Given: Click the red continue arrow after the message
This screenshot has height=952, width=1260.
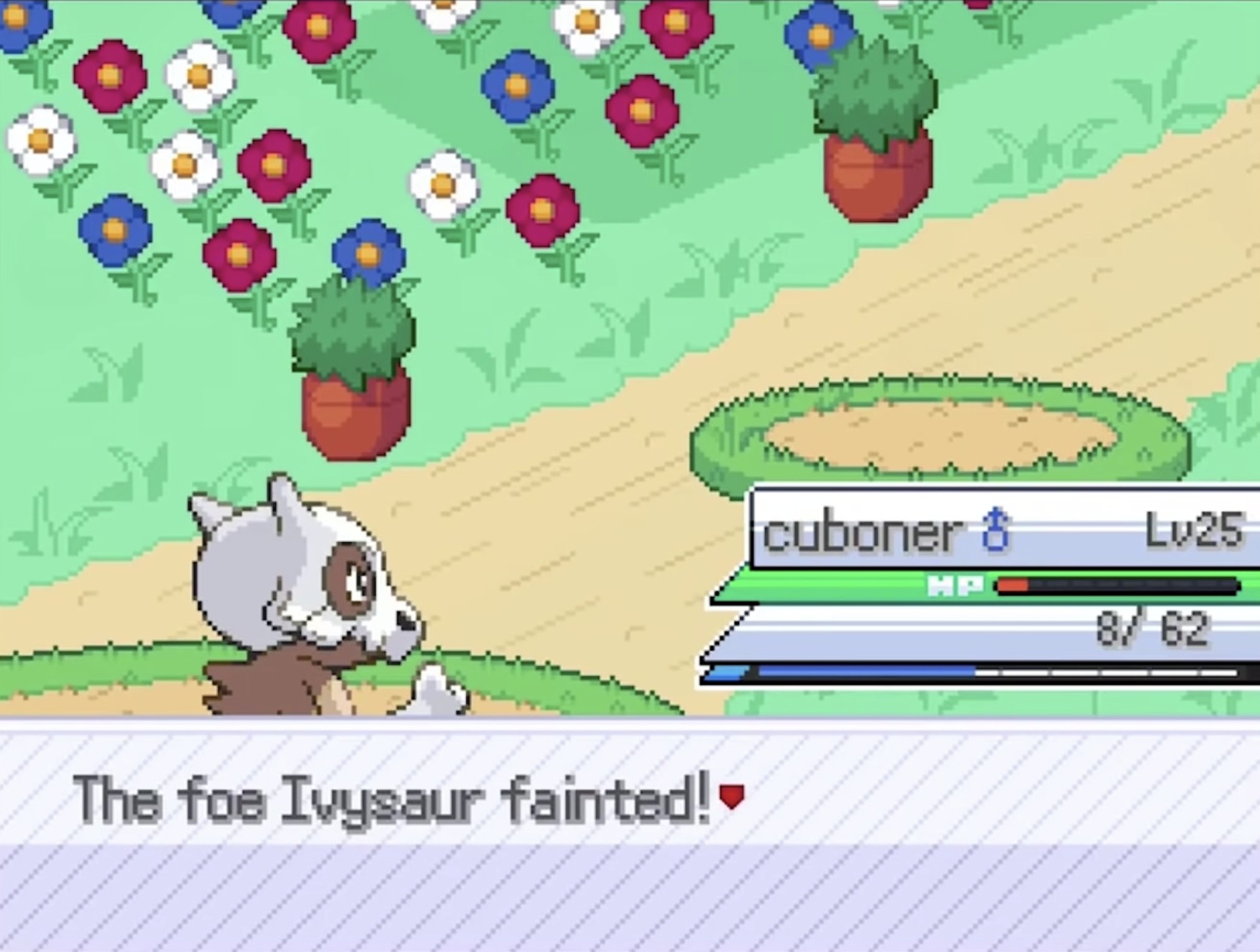Looking at the screenshot, I should click(x=732, y=797).
